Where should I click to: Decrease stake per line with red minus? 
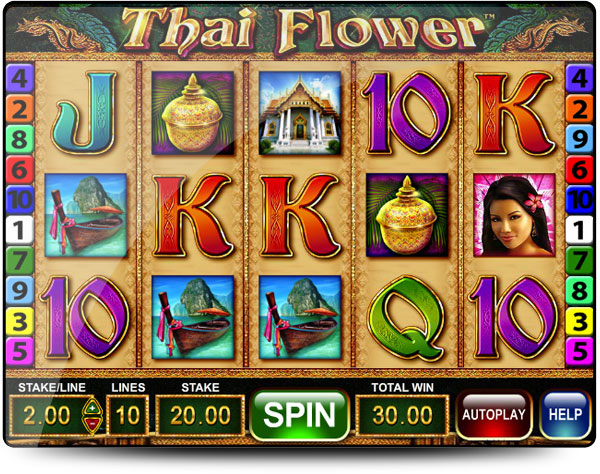pos(91,423)
